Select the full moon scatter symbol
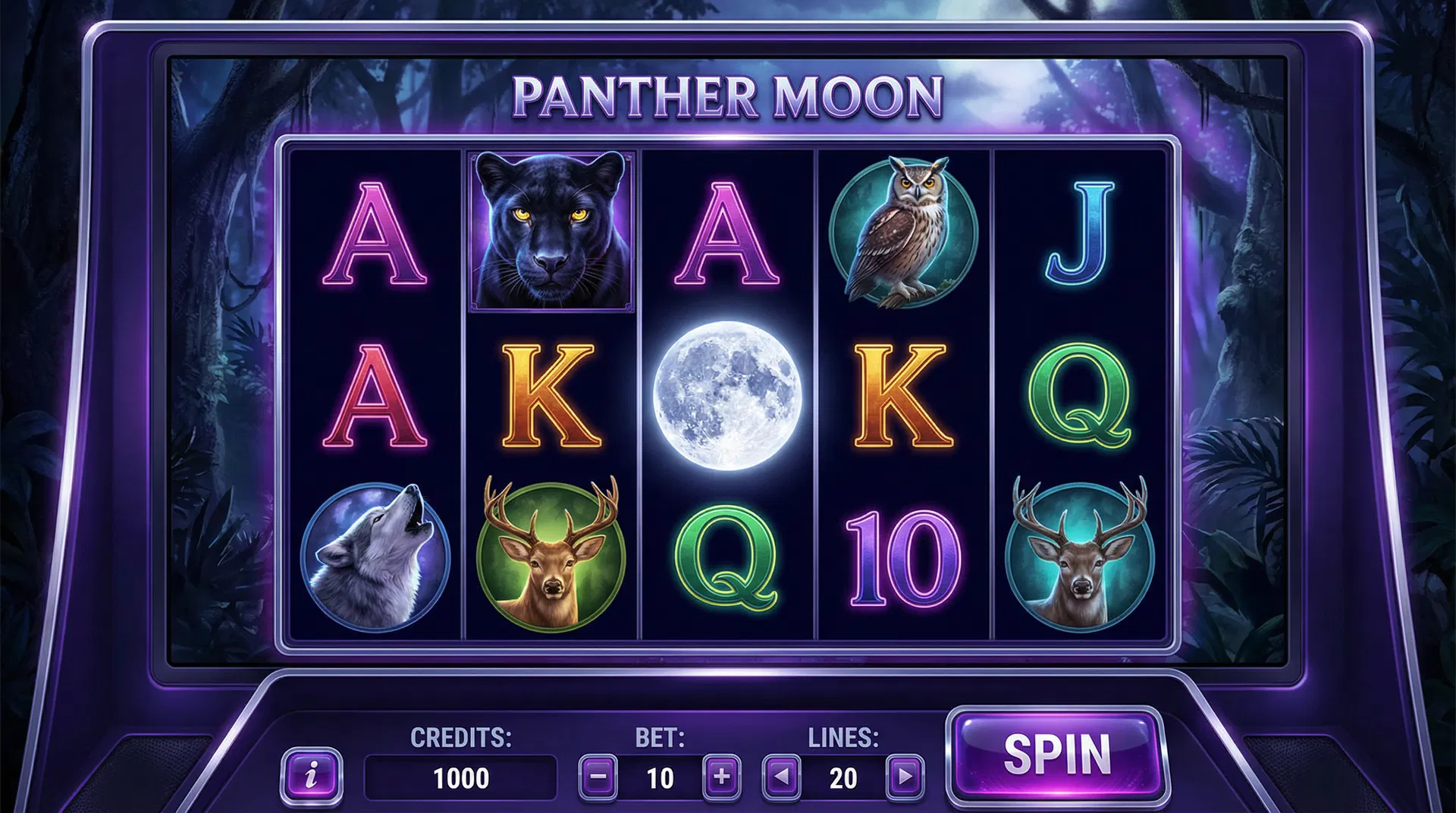Viewport: 1456px width, 813px height. (x=728, y=394)
